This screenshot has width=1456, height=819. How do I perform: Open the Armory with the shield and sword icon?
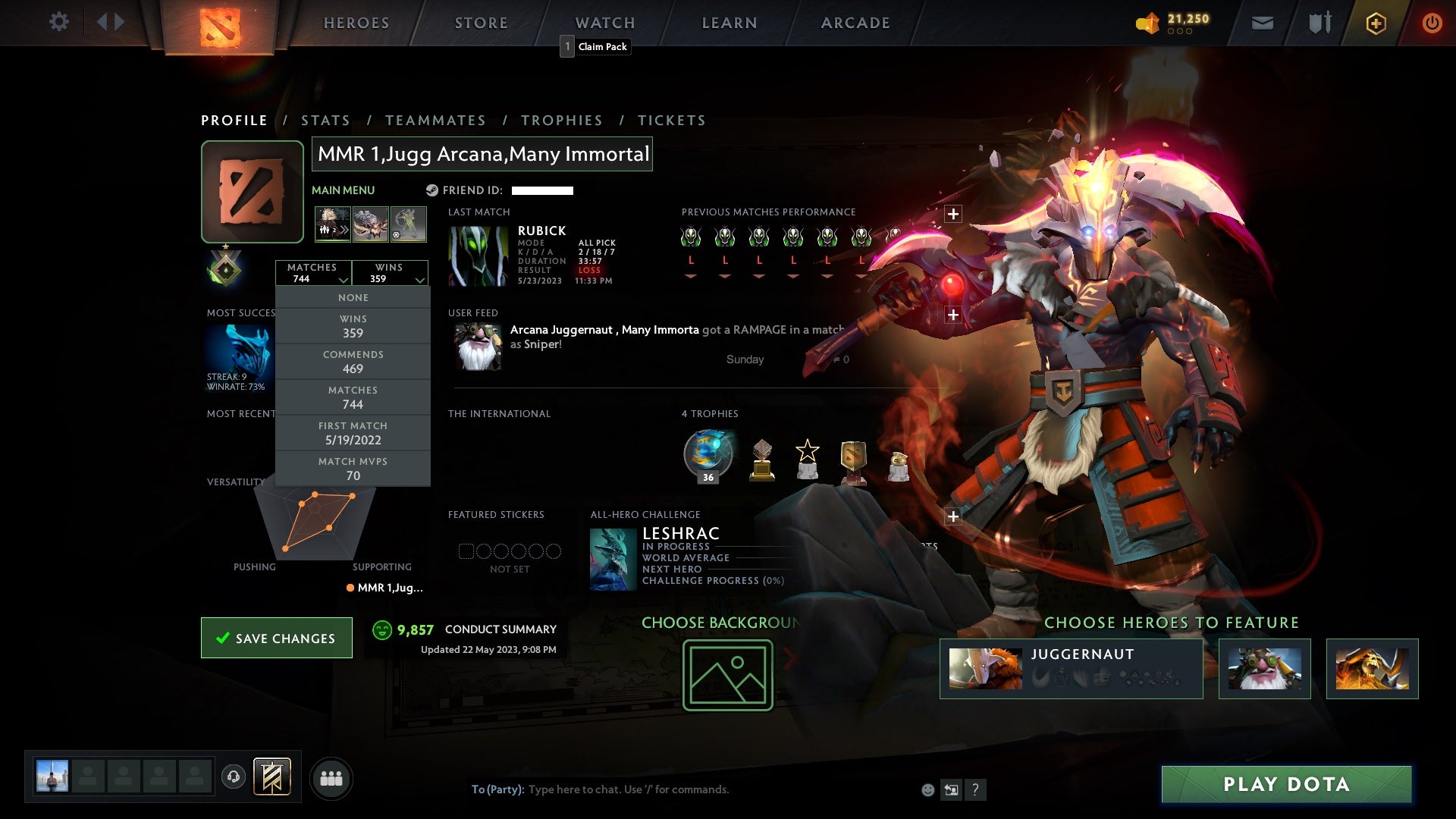coord(1319,23)
